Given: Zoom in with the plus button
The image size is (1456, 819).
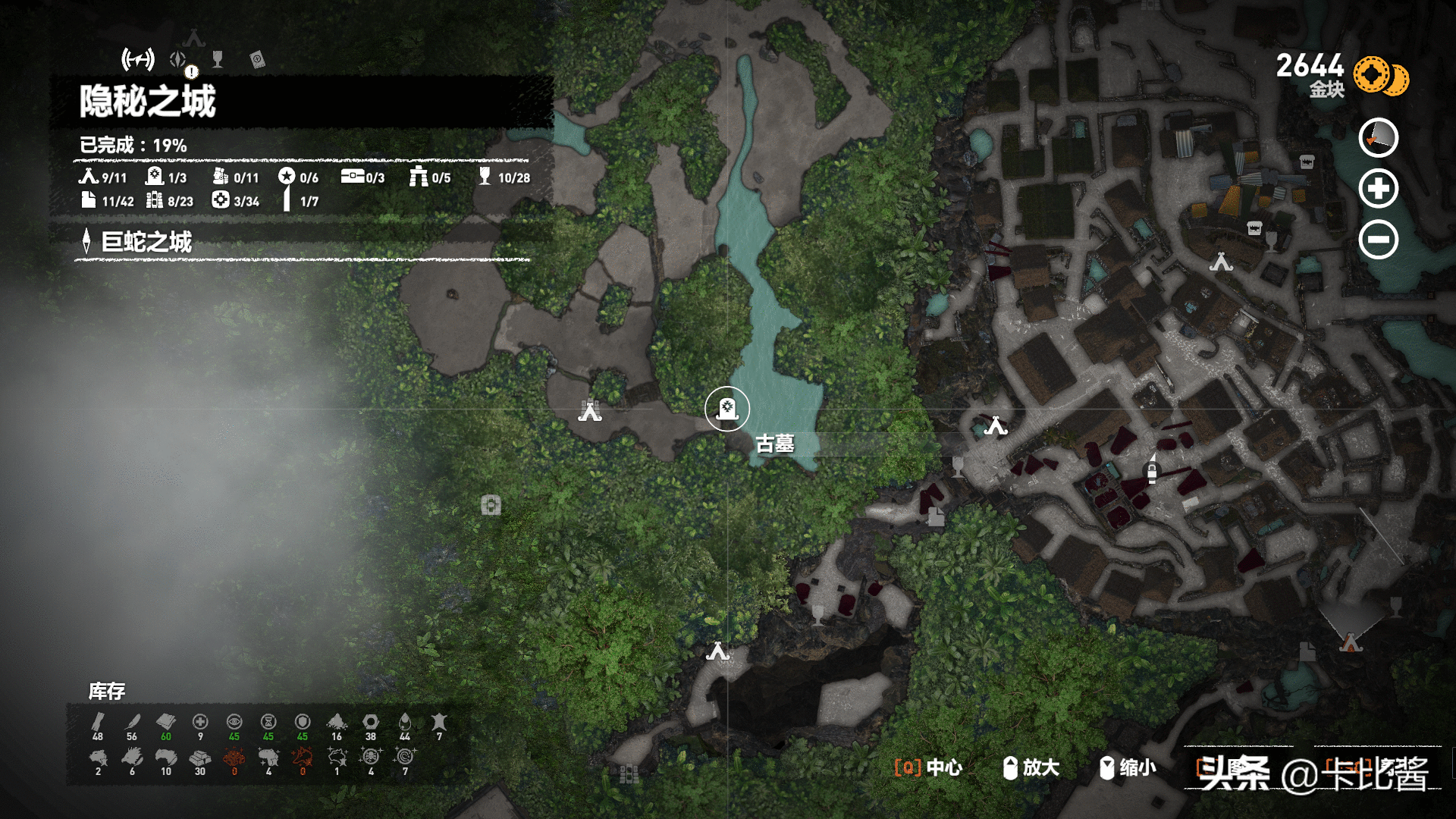Looking at the screenshot, I should [x=1378, y=189].
